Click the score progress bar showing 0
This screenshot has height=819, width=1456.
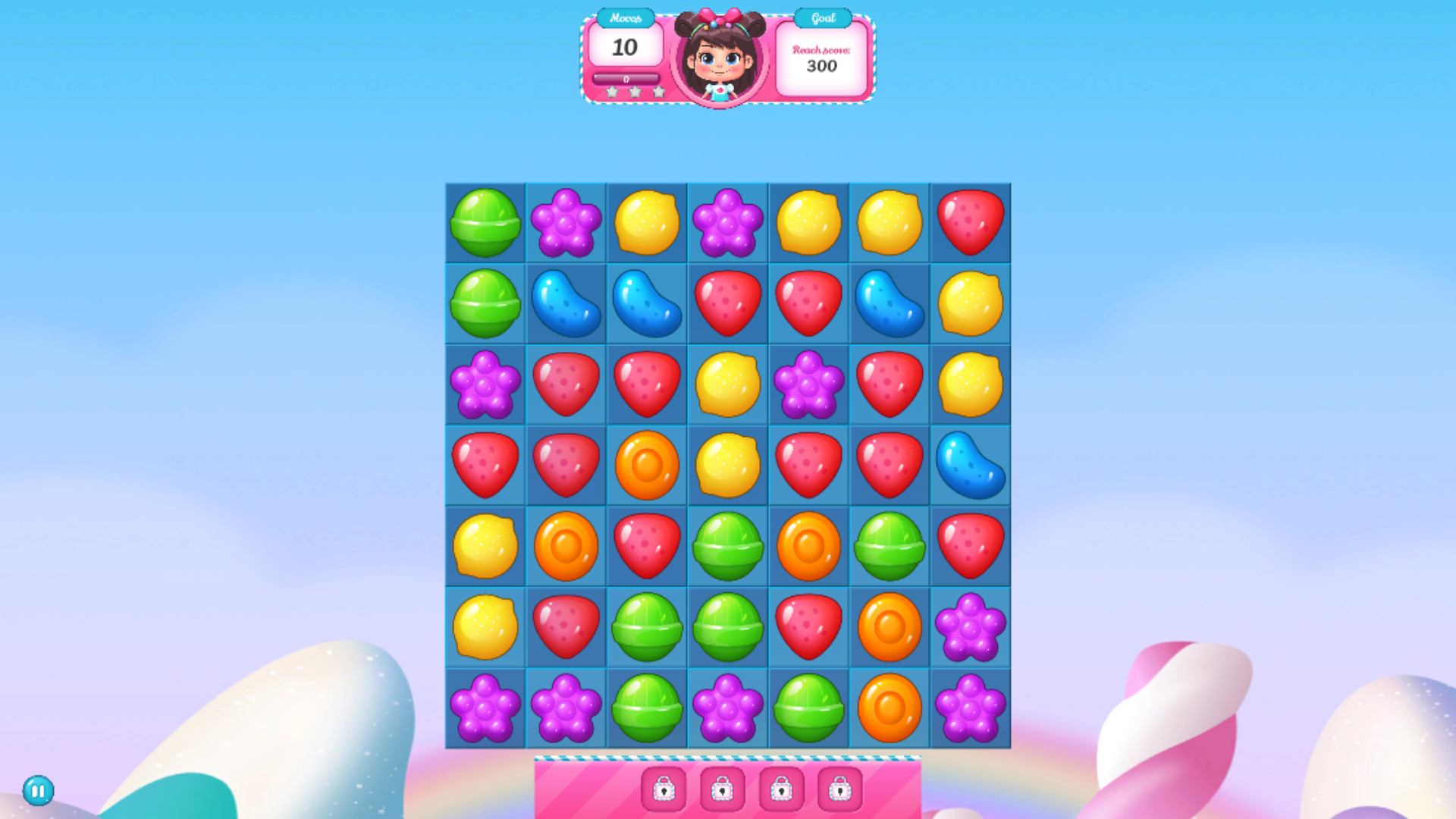coord(626,77)
